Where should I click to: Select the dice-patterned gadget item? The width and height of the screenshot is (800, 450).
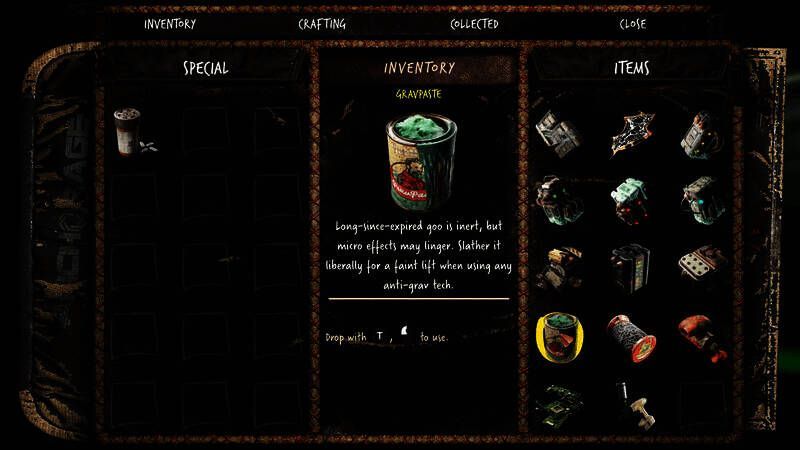702,265
